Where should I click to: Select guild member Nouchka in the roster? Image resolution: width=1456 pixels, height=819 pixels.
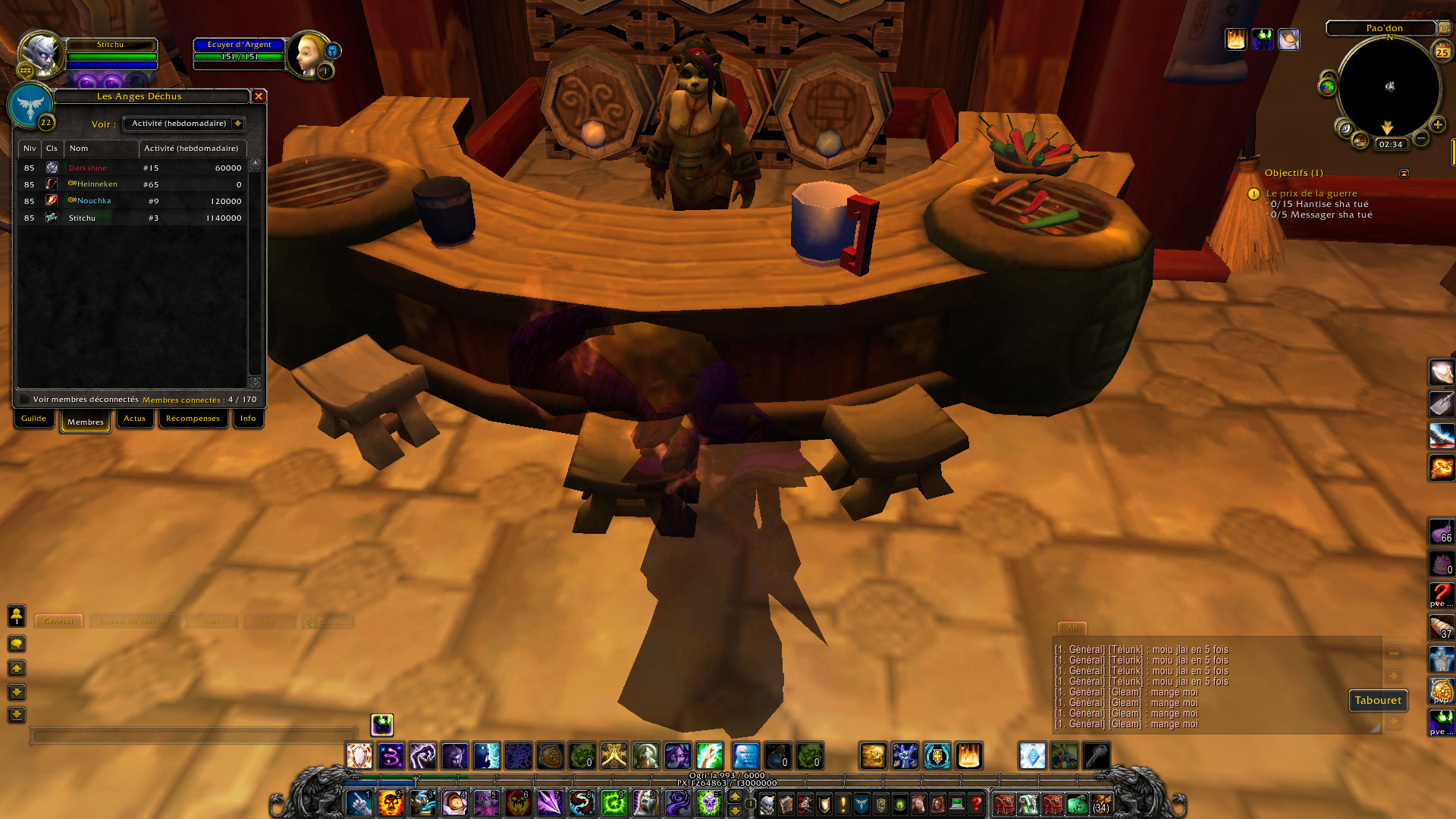(94, 201)
